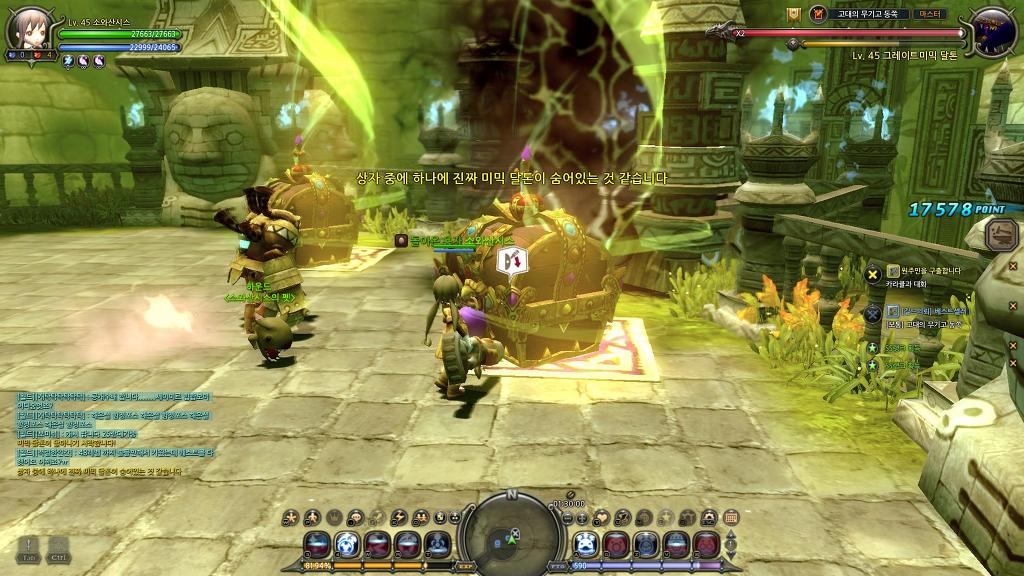
Task: Click the crossed swords quest marker icon
Action: (x=872, y=313)
